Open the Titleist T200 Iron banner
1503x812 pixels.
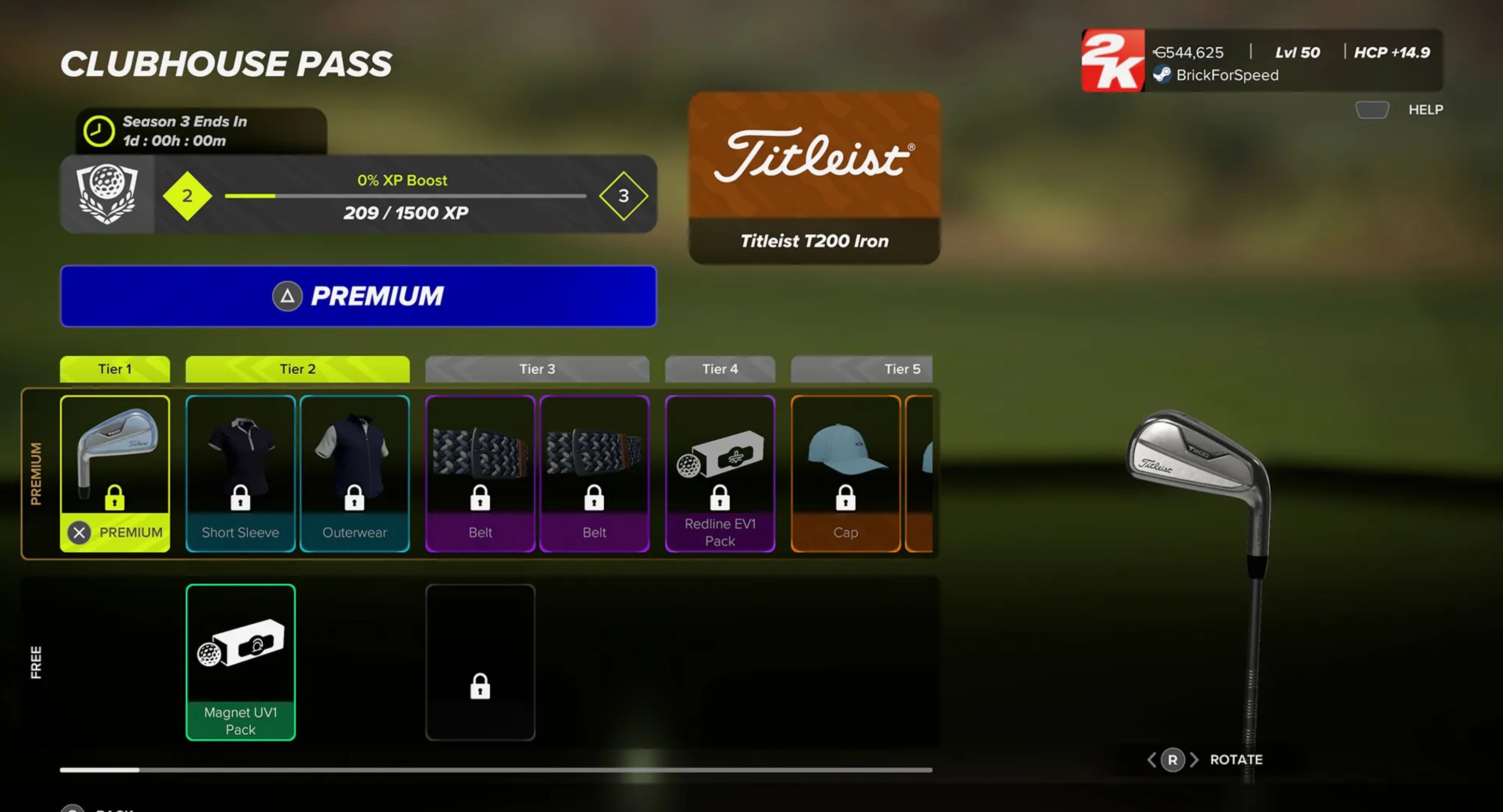[x=814, y=178]
